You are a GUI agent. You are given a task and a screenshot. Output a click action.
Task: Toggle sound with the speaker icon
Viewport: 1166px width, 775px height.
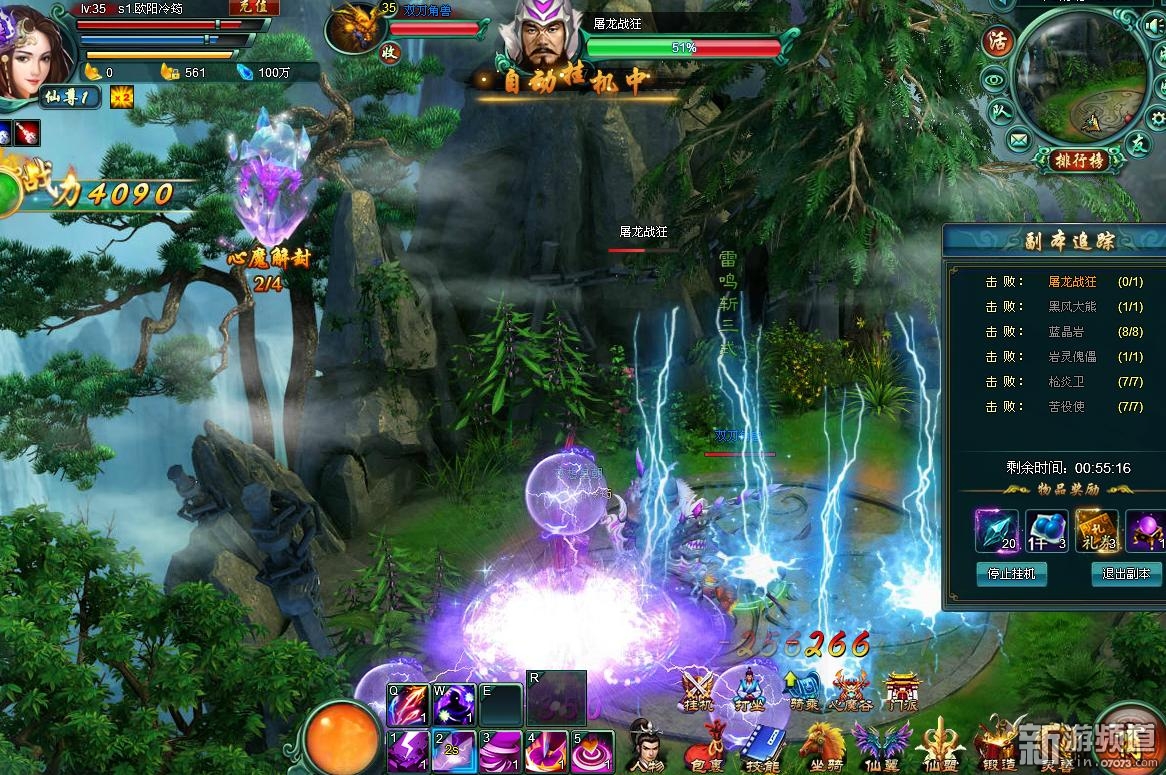[x=1155, y=27]
